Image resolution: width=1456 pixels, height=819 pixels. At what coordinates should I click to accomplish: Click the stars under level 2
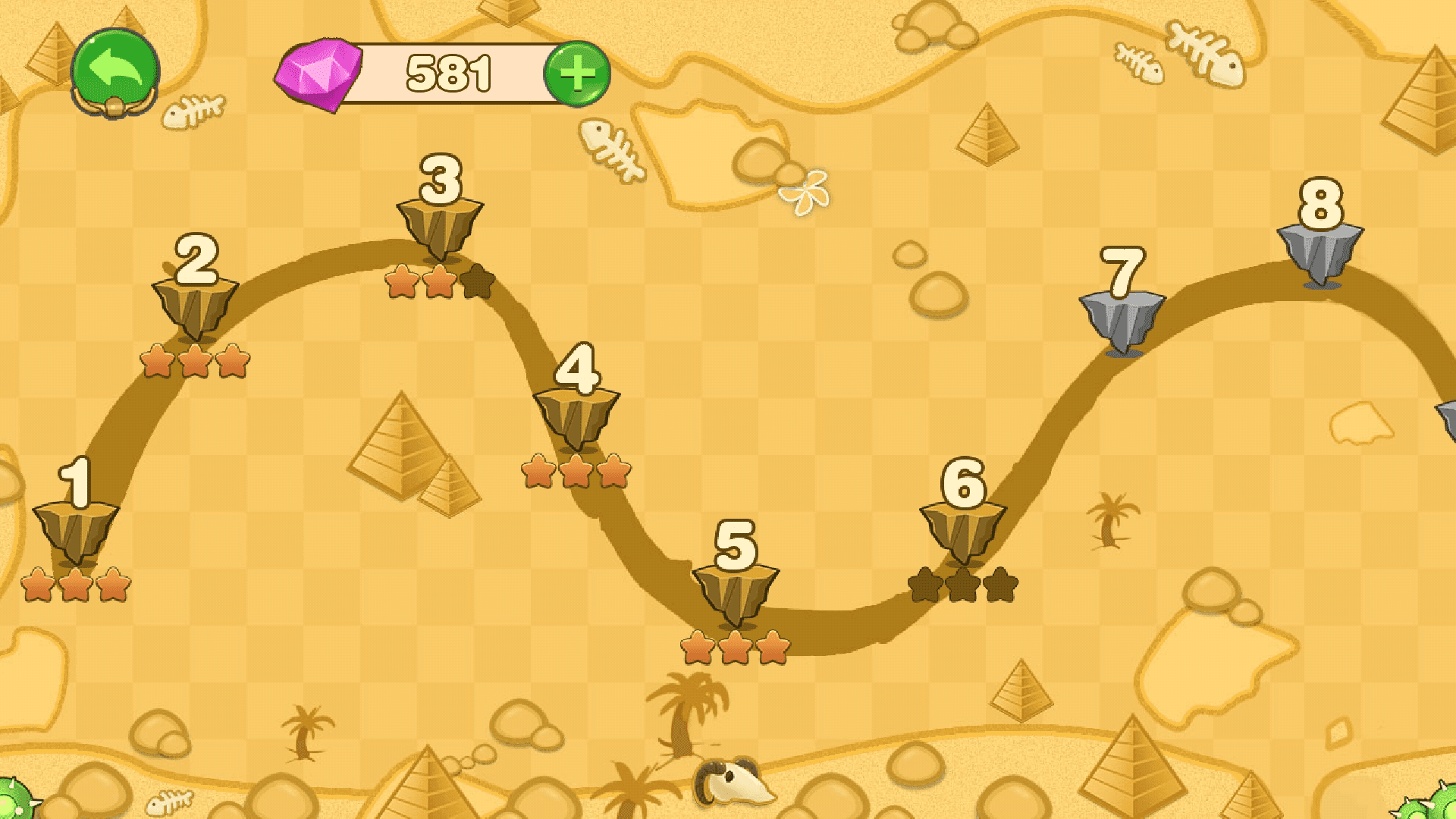point(196,362)
